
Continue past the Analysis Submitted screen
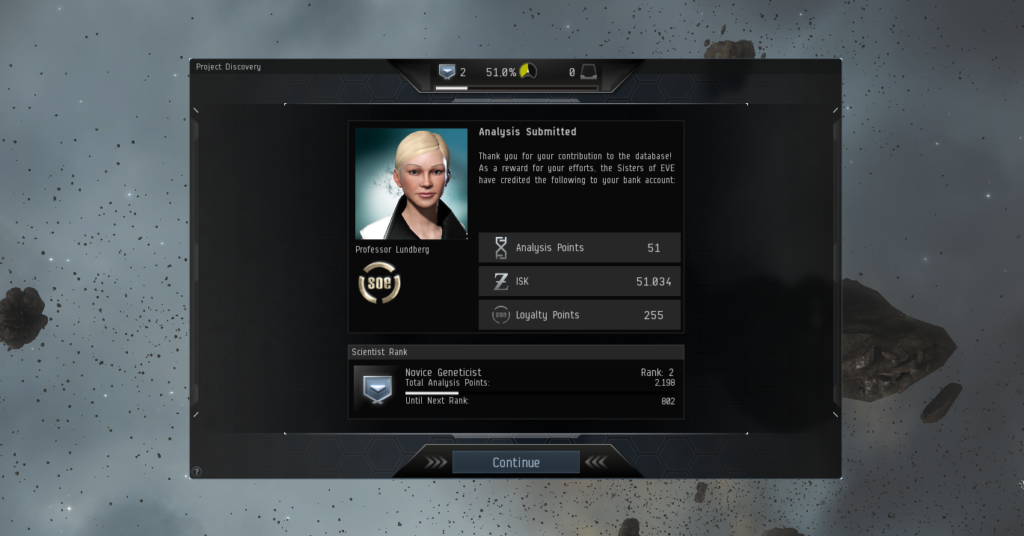(515, 462)
